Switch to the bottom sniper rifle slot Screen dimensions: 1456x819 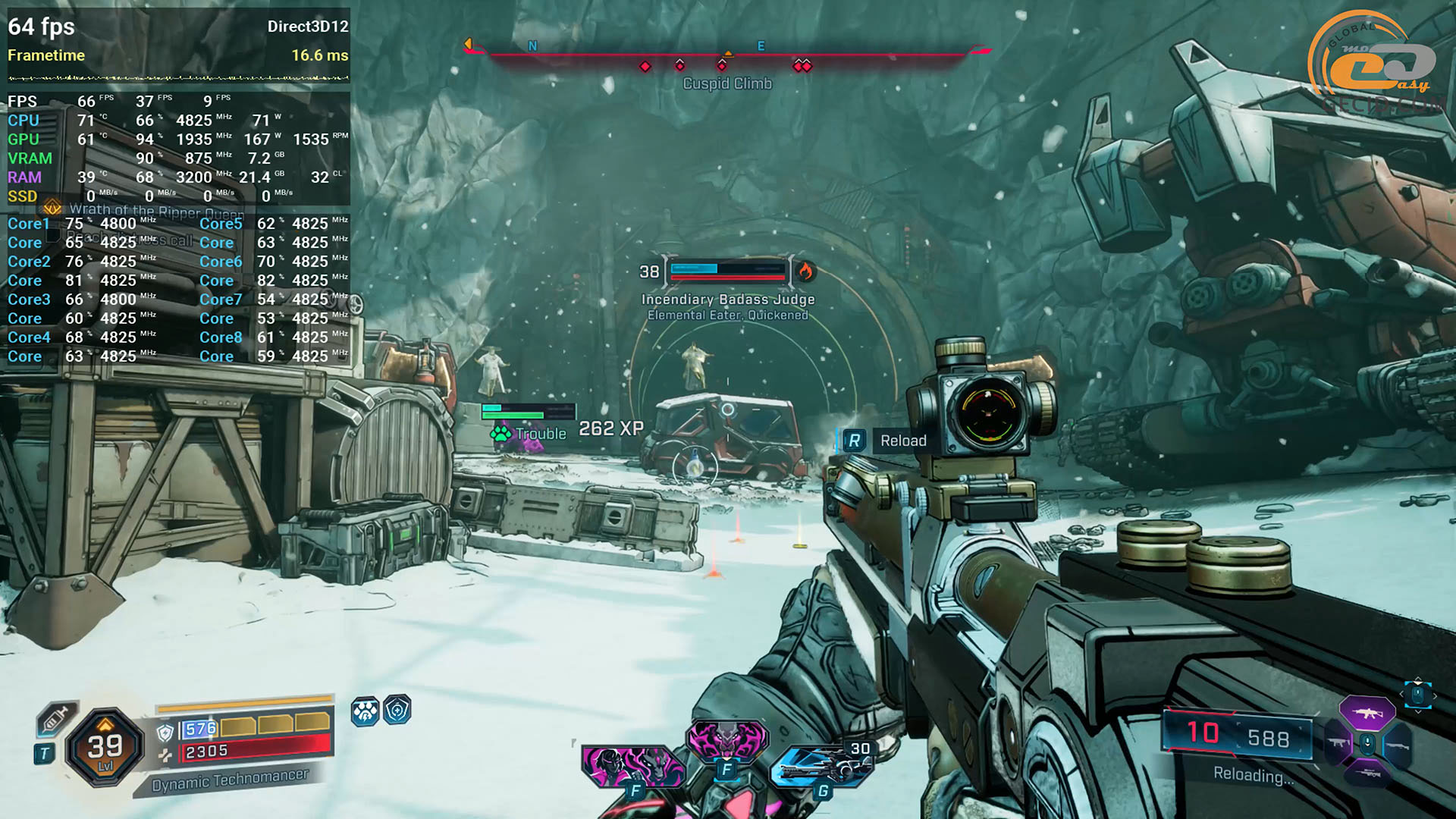[1367, 774]
